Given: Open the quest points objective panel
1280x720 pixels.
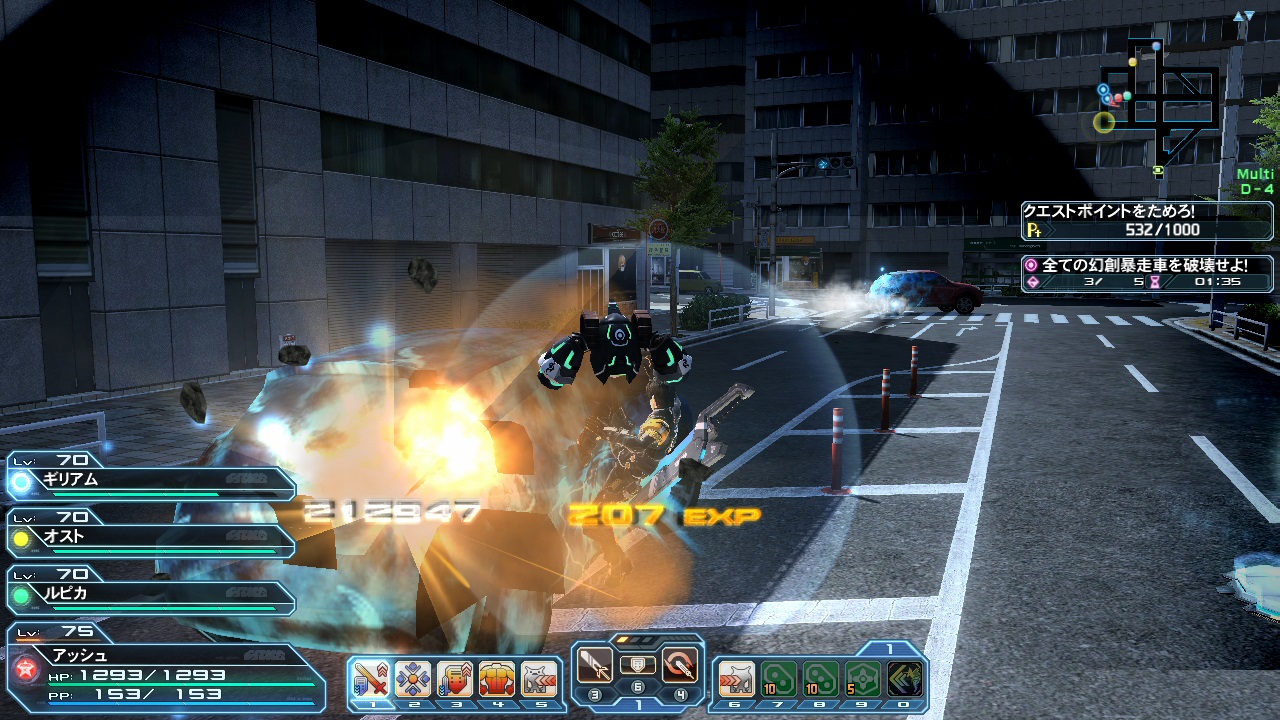Looking at the screenshot, I should (1146, 221).
